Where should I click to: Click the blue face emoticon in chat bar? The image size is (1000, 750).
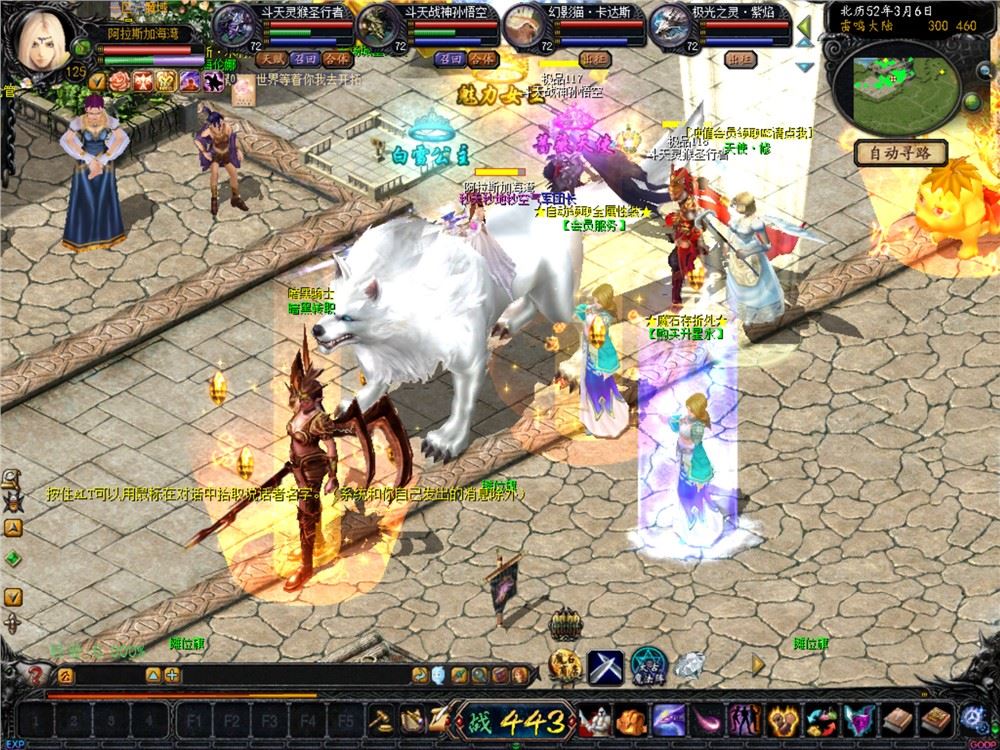[441, 675]
